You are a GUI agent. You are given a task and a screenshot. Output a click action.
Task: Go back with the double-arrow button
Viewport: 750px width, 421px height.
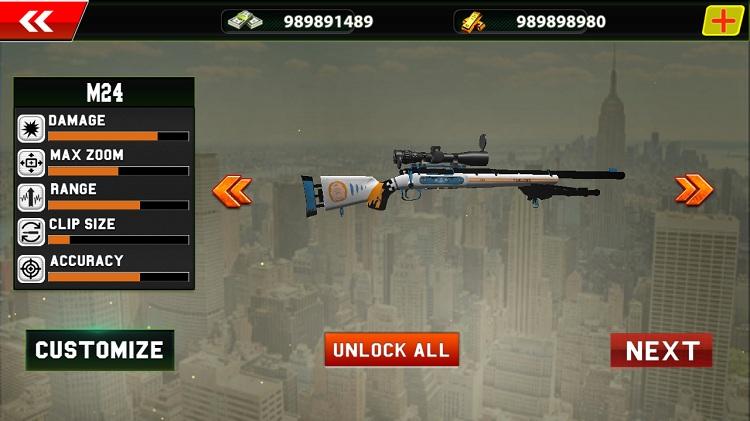point(36,20)
